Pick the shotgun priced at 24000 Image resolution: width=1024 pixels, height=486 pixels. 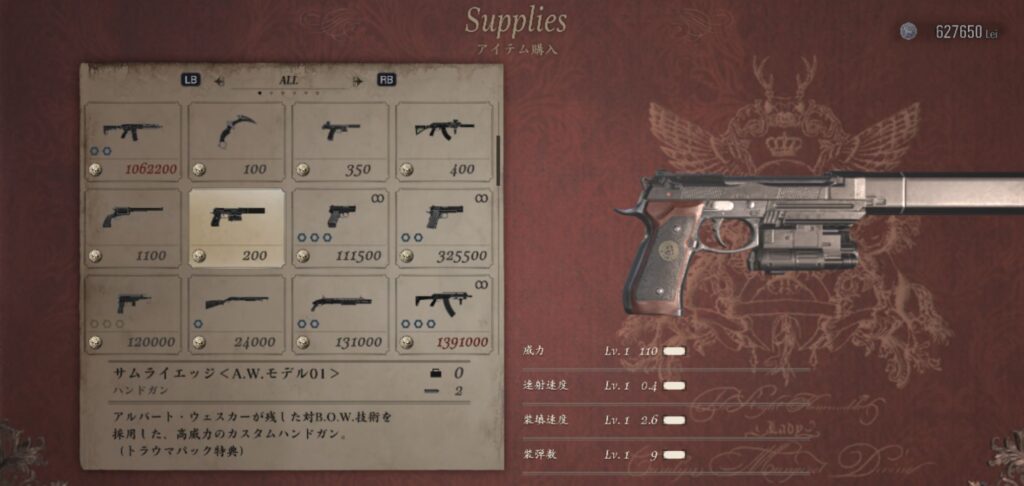[x=237, y=314]
